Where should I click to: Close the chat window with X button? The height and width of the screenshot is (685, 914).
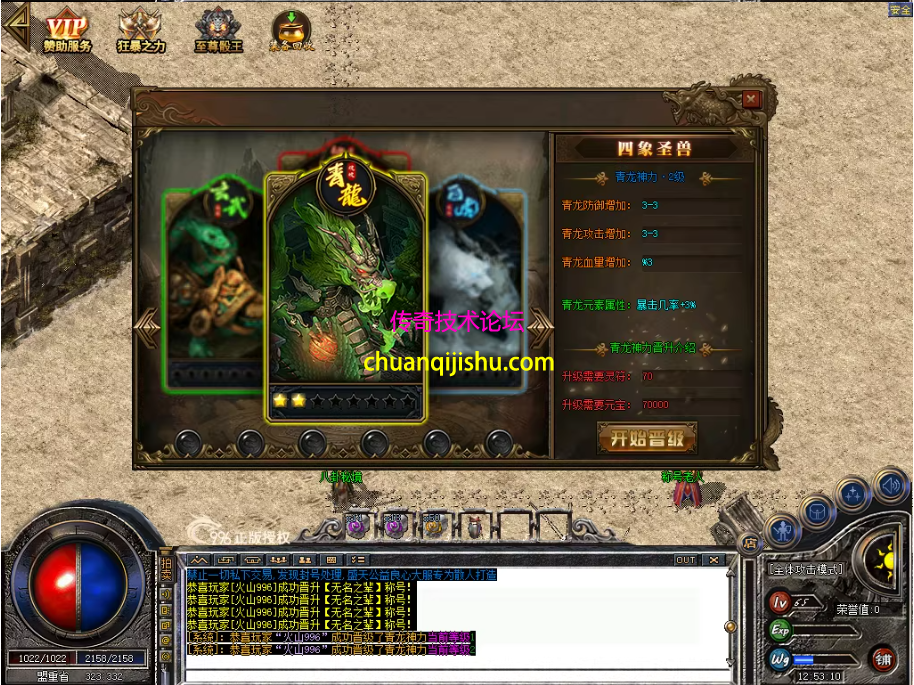click(x=713, y=560)
